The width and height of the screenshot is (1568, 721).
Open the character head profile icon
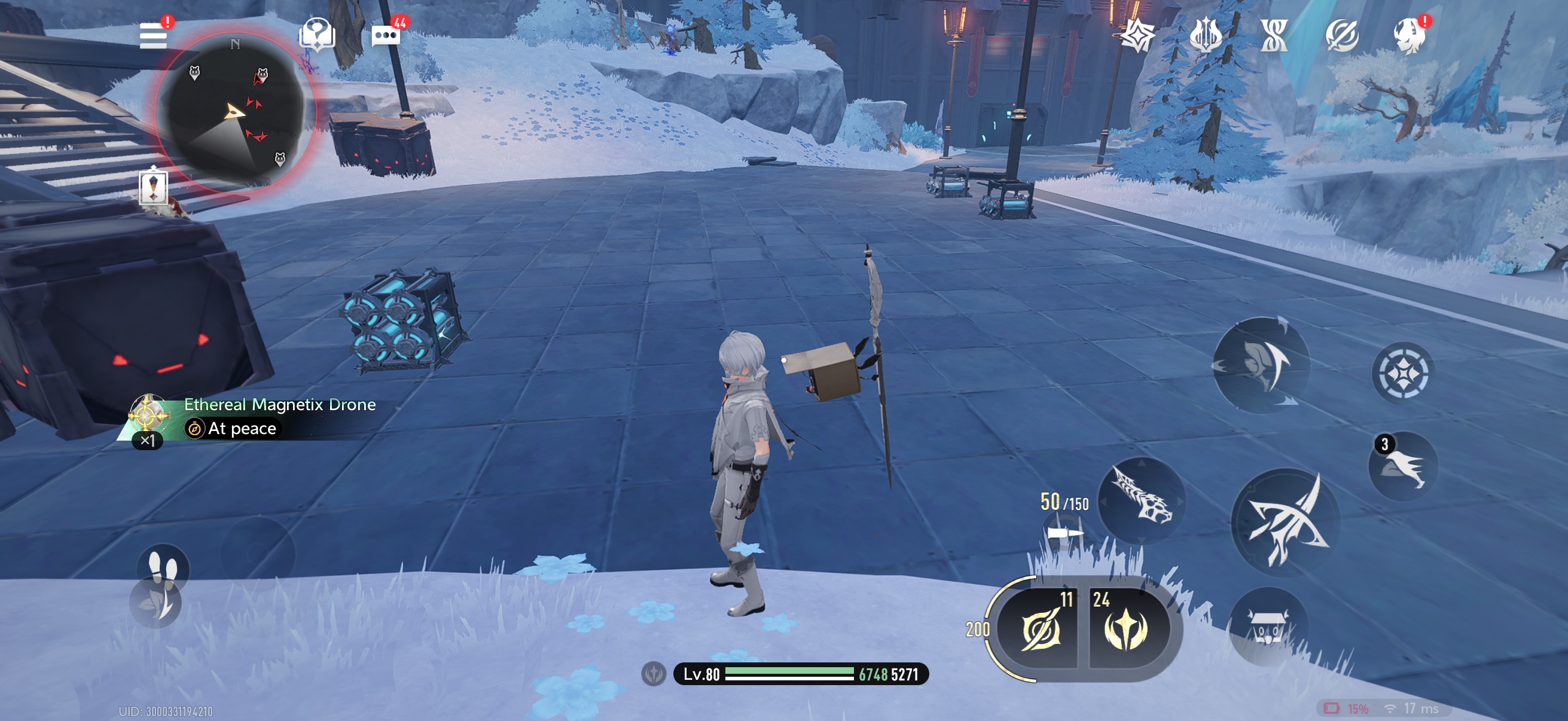click(1409, 35)
